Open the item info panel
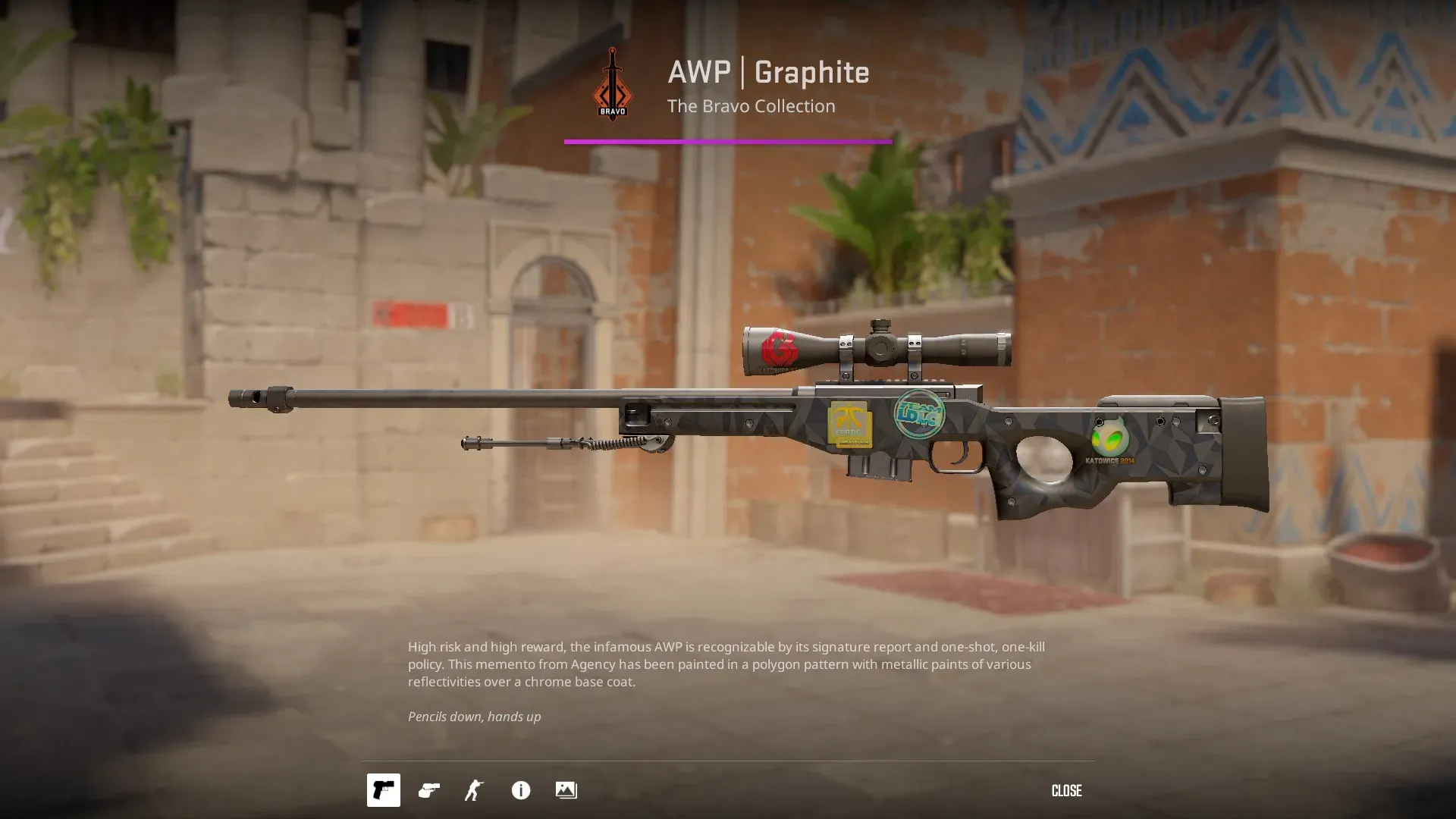 (x=521, y=790)
